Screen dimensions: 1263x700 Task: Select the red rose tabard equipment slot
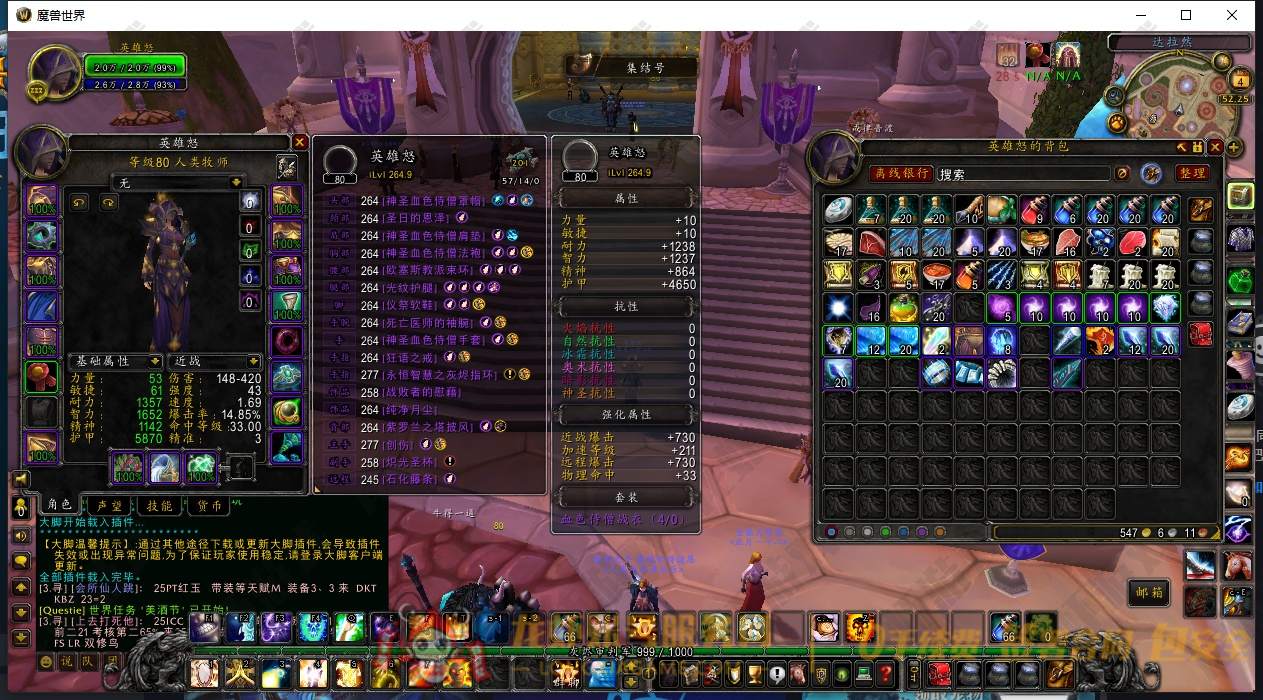click(42, 378)
